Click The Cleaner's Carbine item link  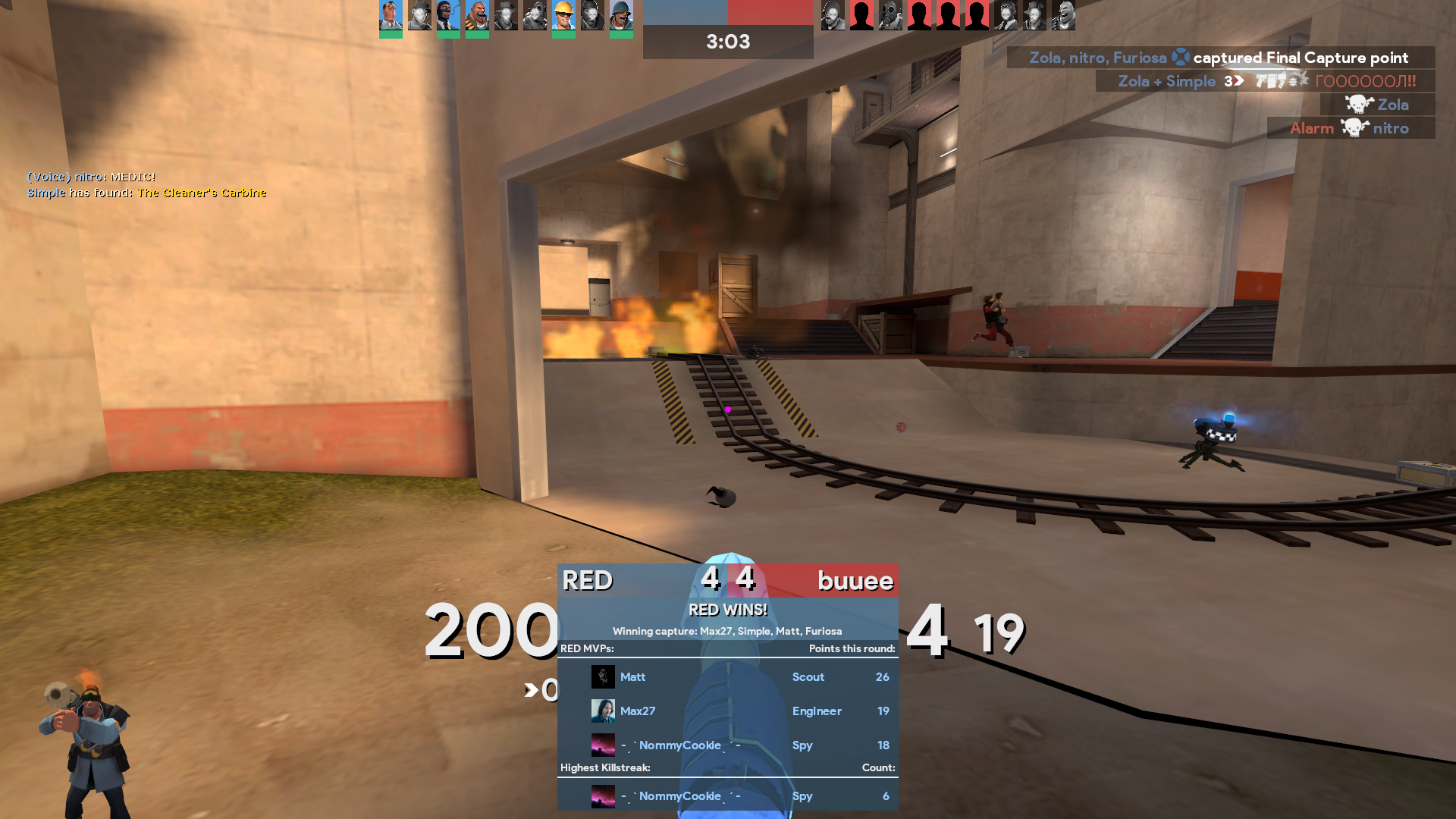tap(202, 193)
